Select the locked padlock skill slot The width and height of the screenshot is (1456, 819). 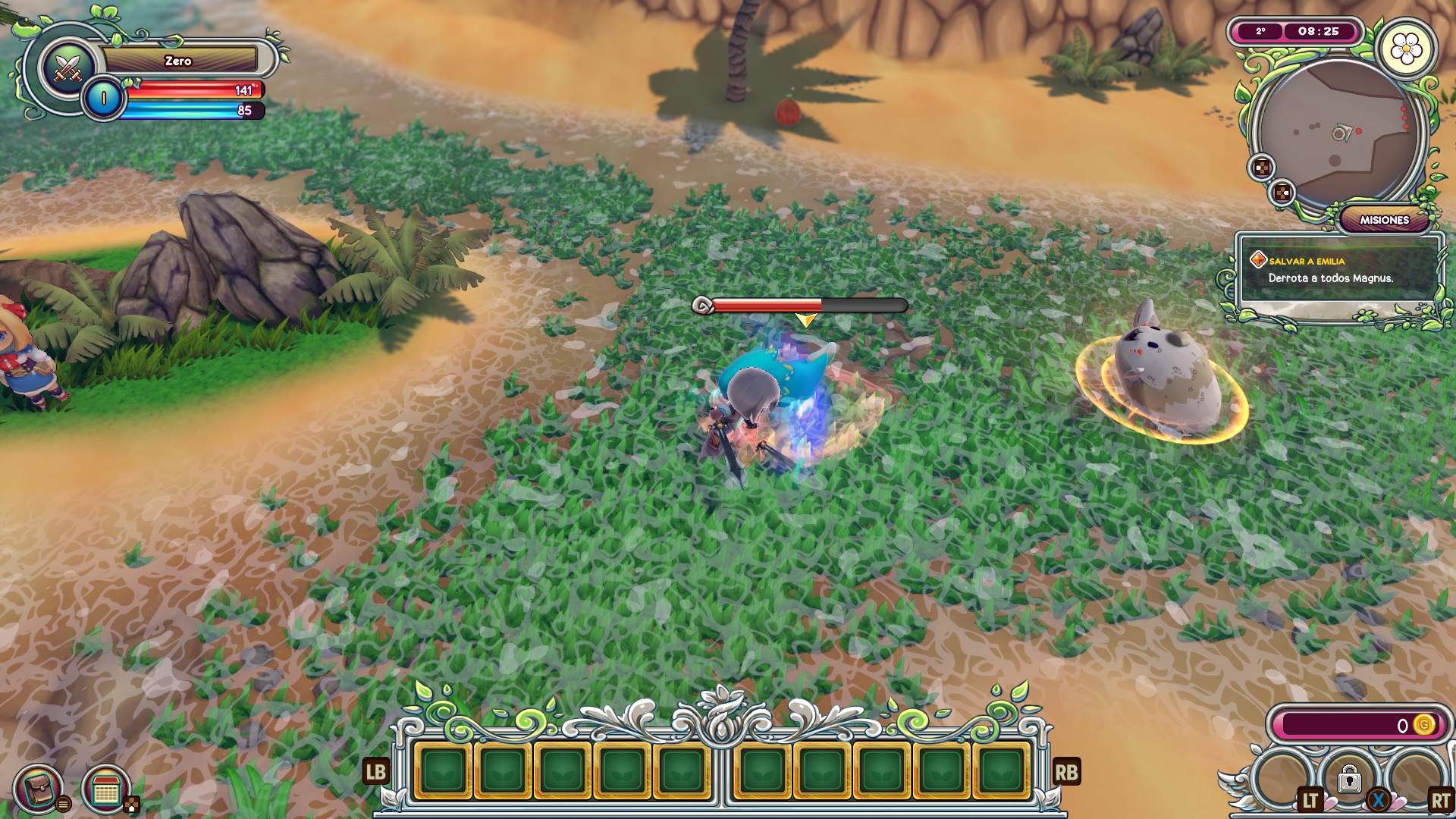pyautogui.click(x=1349, y=779)
